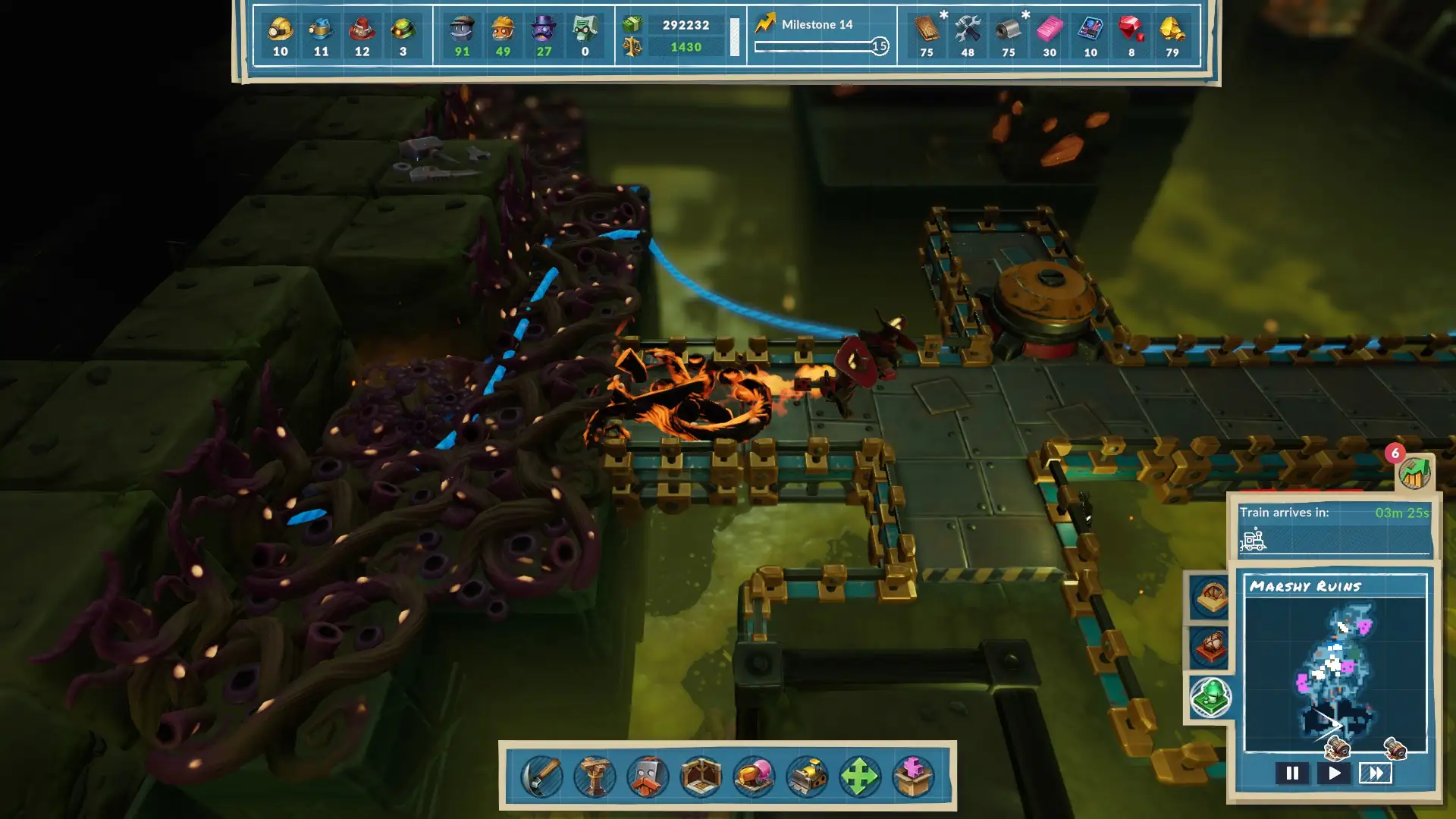
Task: Select the bulldozer demolish tool
Action: pos(808,777)
